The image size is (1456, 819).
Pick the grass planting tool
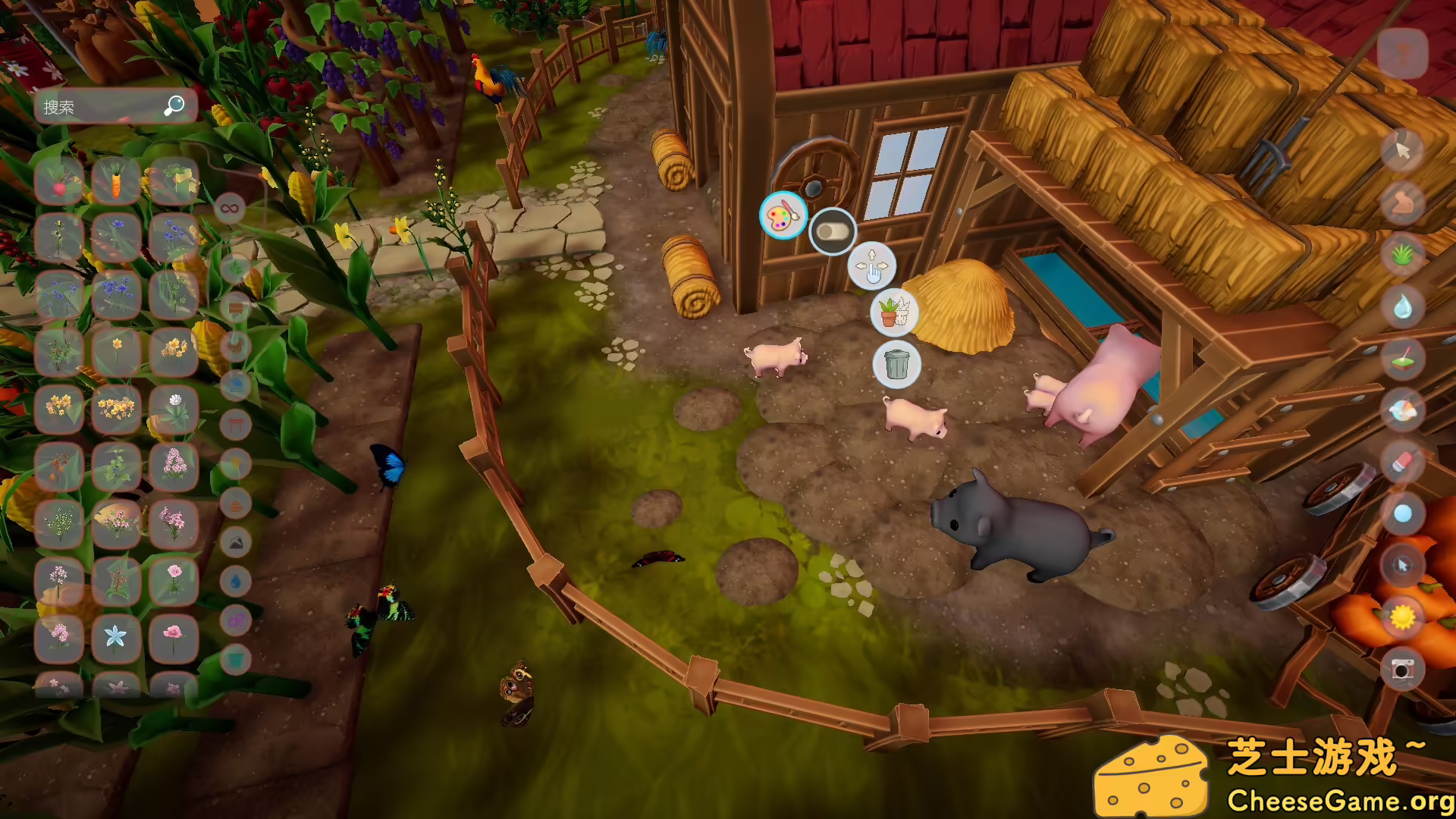coord(1401,252)
